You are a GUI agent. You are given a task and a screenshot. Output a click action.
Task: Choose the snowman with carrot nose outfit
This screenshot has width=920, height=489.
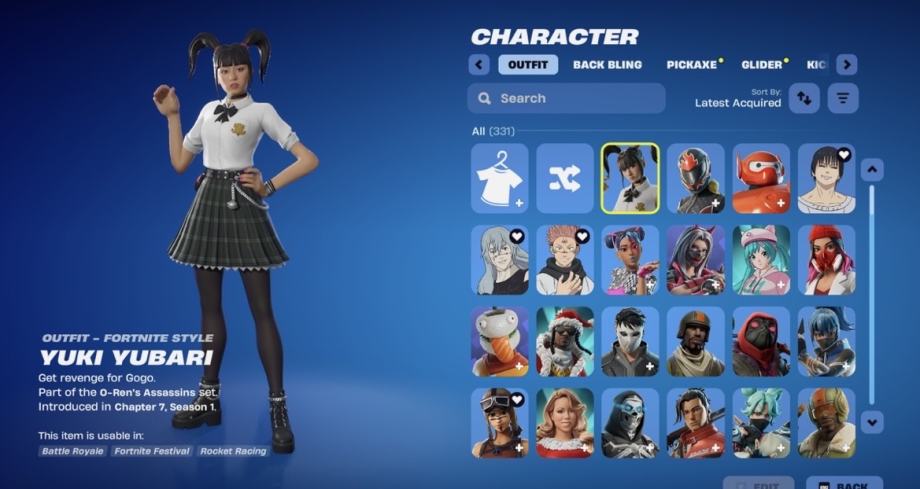[x=500, y=341]
